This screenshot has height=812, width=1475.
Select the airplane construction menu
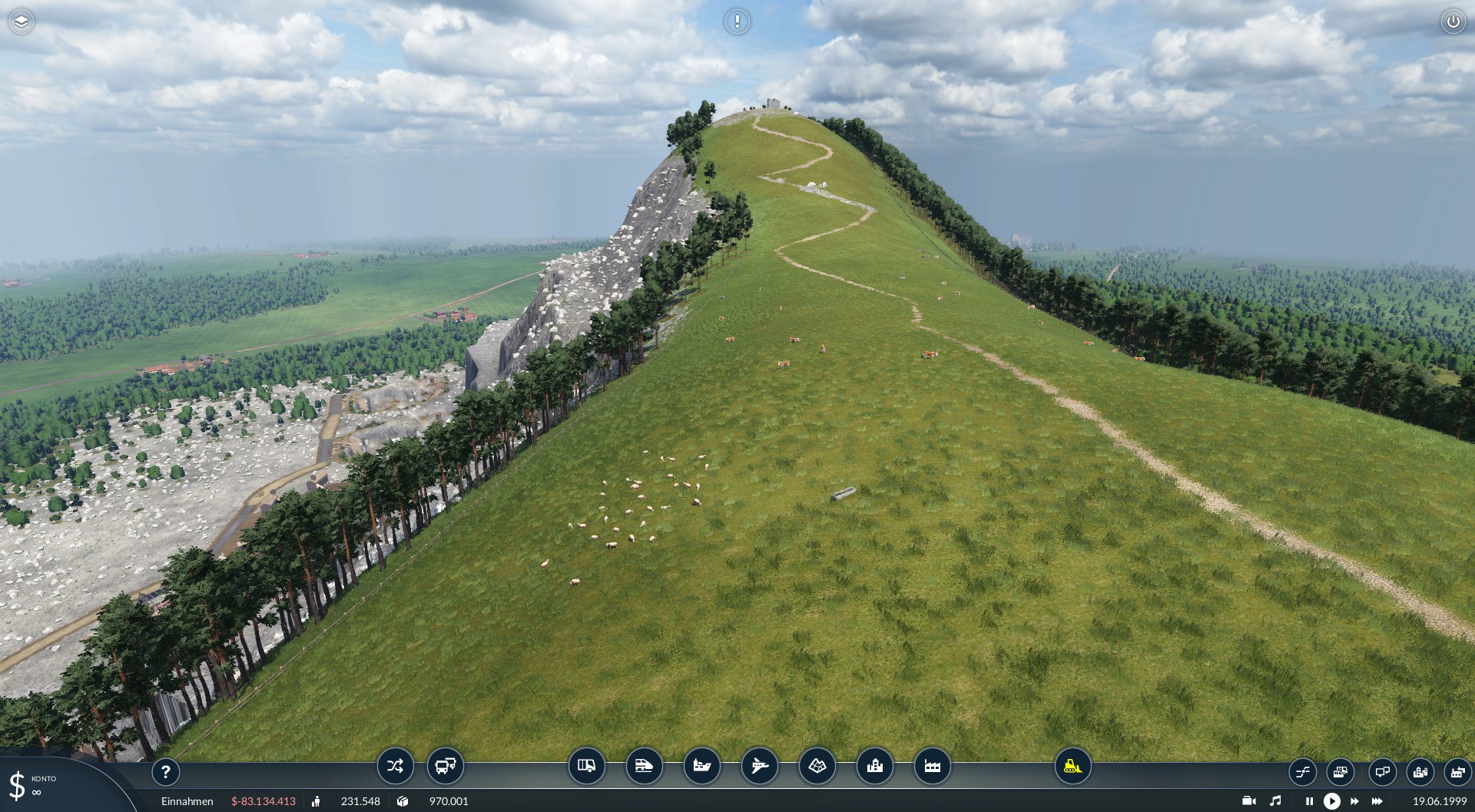759,766
